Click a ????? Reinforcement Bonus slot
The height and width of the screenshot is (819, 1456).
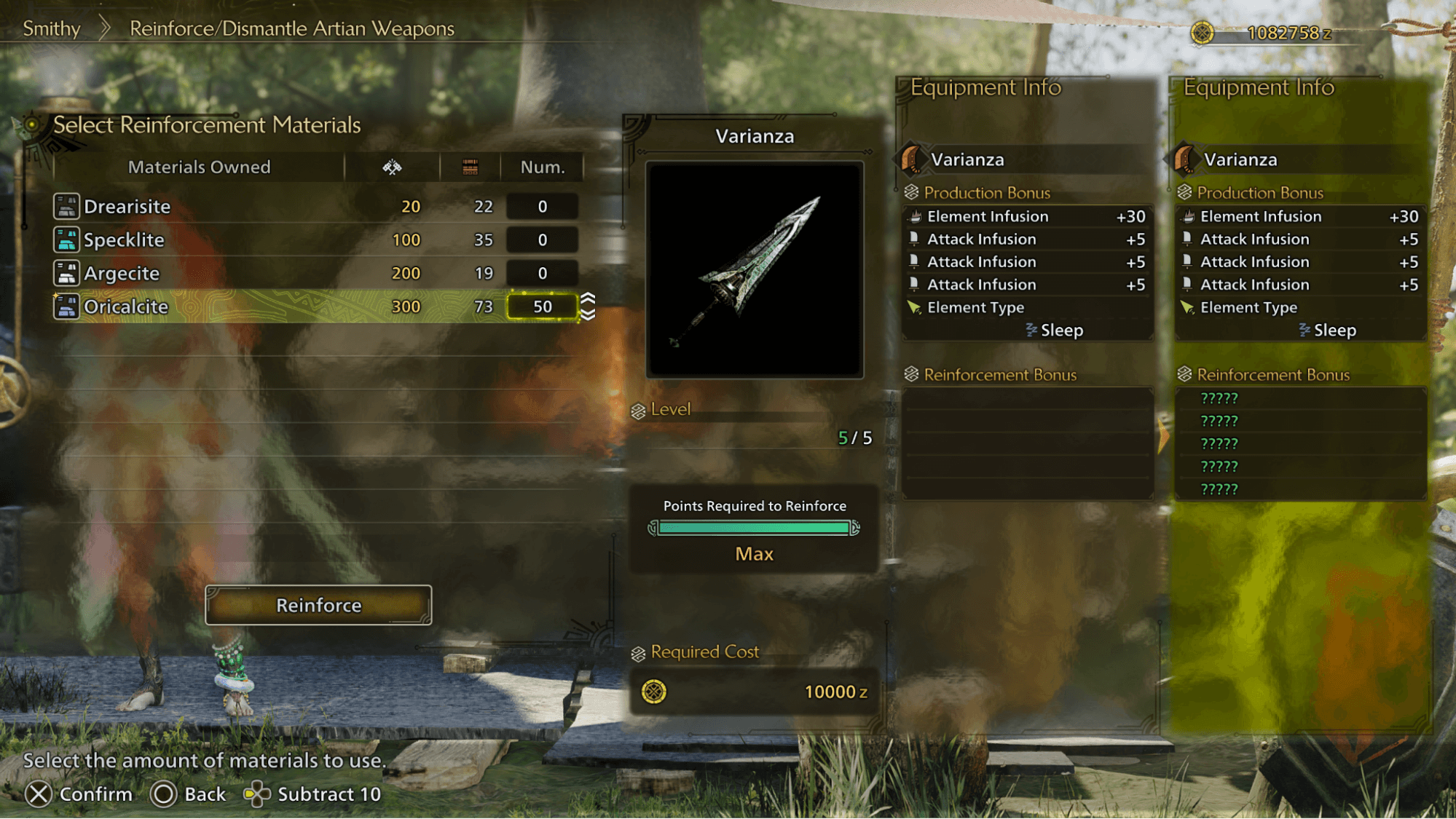tap(1221, 398)
